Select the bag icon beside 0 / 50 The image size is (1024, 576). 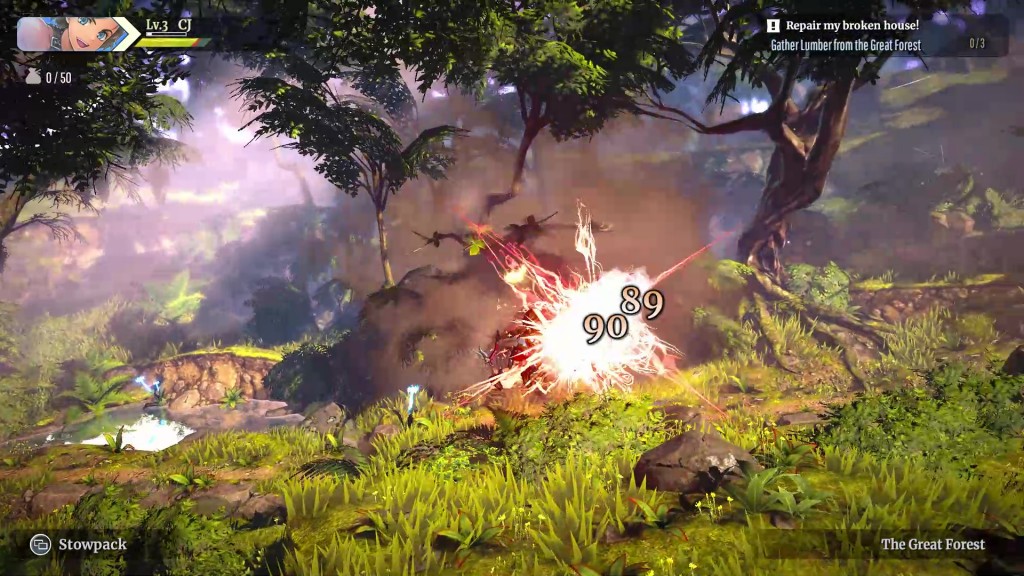pyautogui.click(x=32, y=77)
